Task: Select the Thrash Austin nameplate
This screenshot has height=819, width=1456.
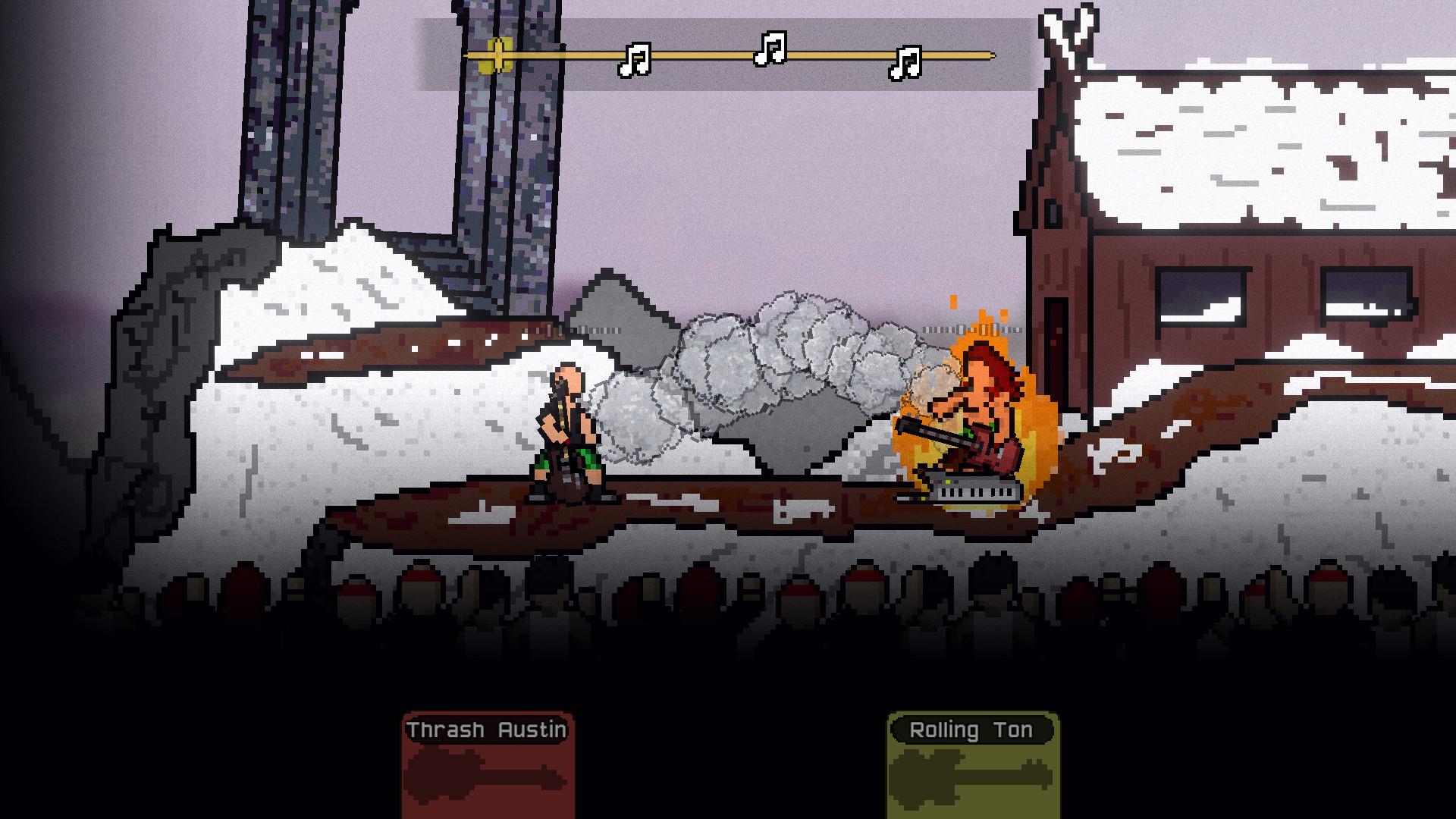Action: (x=485, y=730)
